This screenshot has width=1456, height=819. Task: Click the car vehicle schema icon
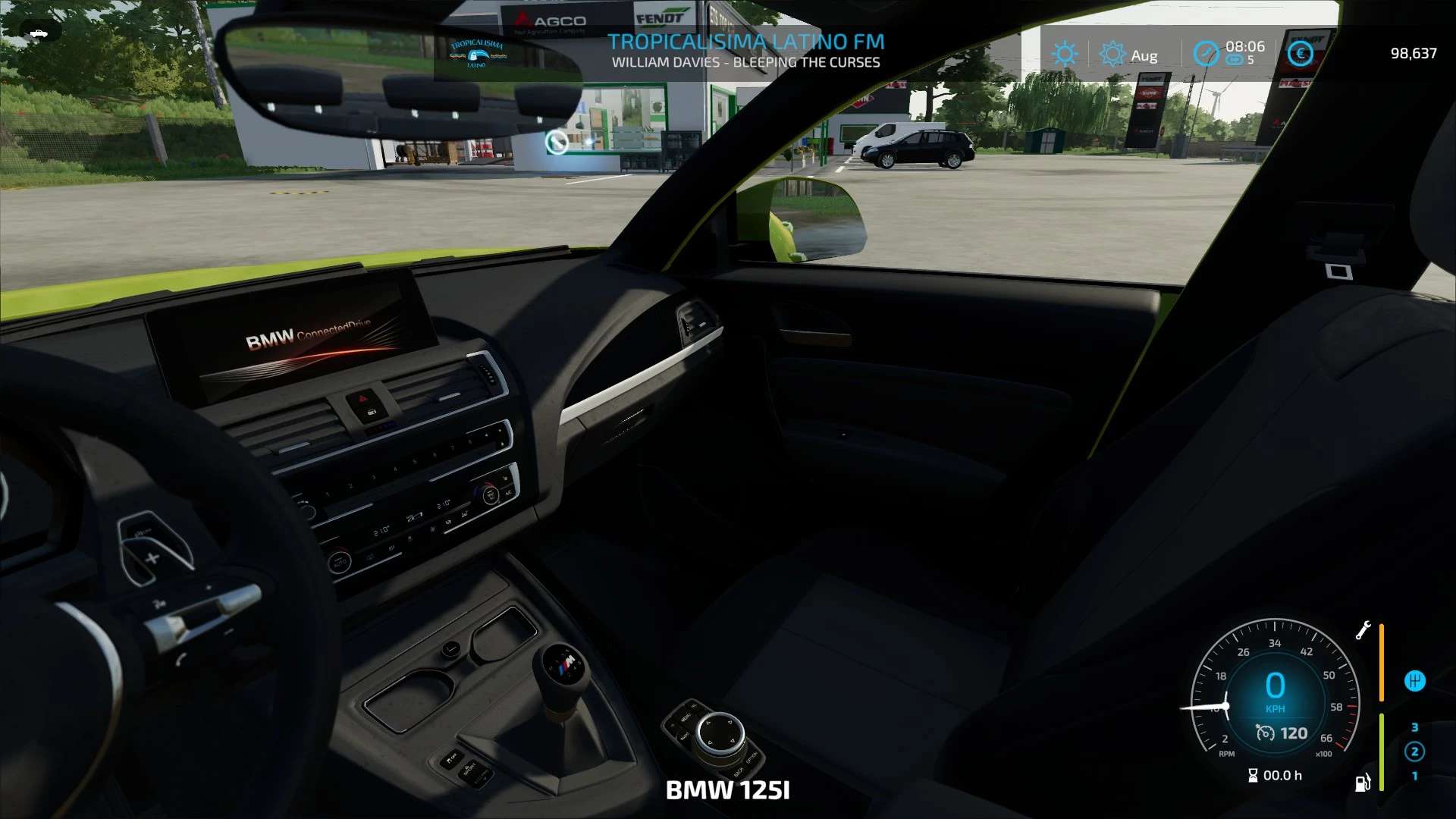tap(36, 33)
